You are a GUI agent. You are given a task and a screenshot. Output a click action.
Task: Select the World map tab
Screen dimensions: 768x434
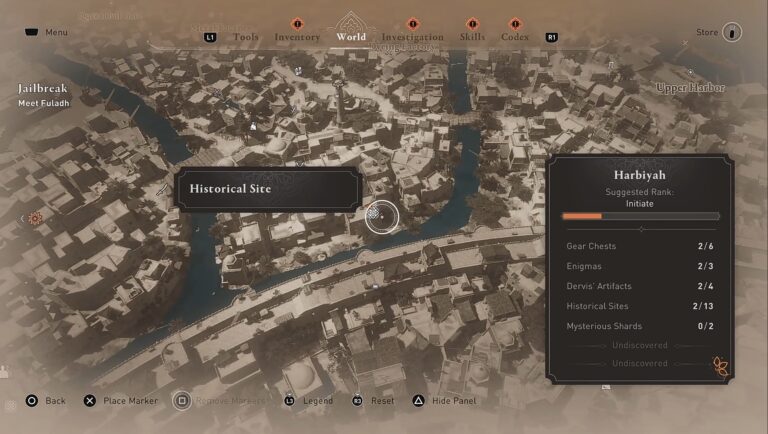tap(351, 37)
